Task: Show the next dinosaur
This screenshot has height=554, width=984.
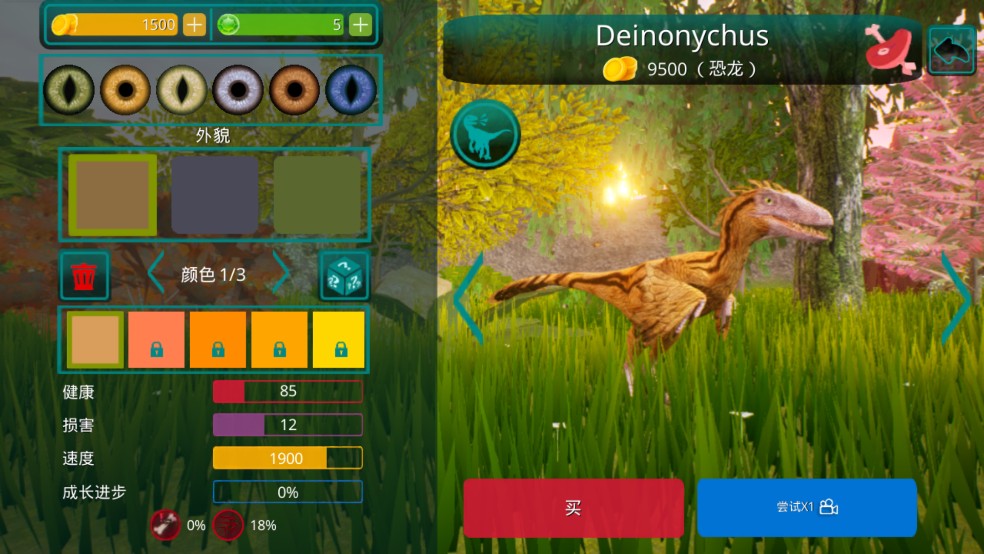Action: pyautogui.click(x=955, y=297)
